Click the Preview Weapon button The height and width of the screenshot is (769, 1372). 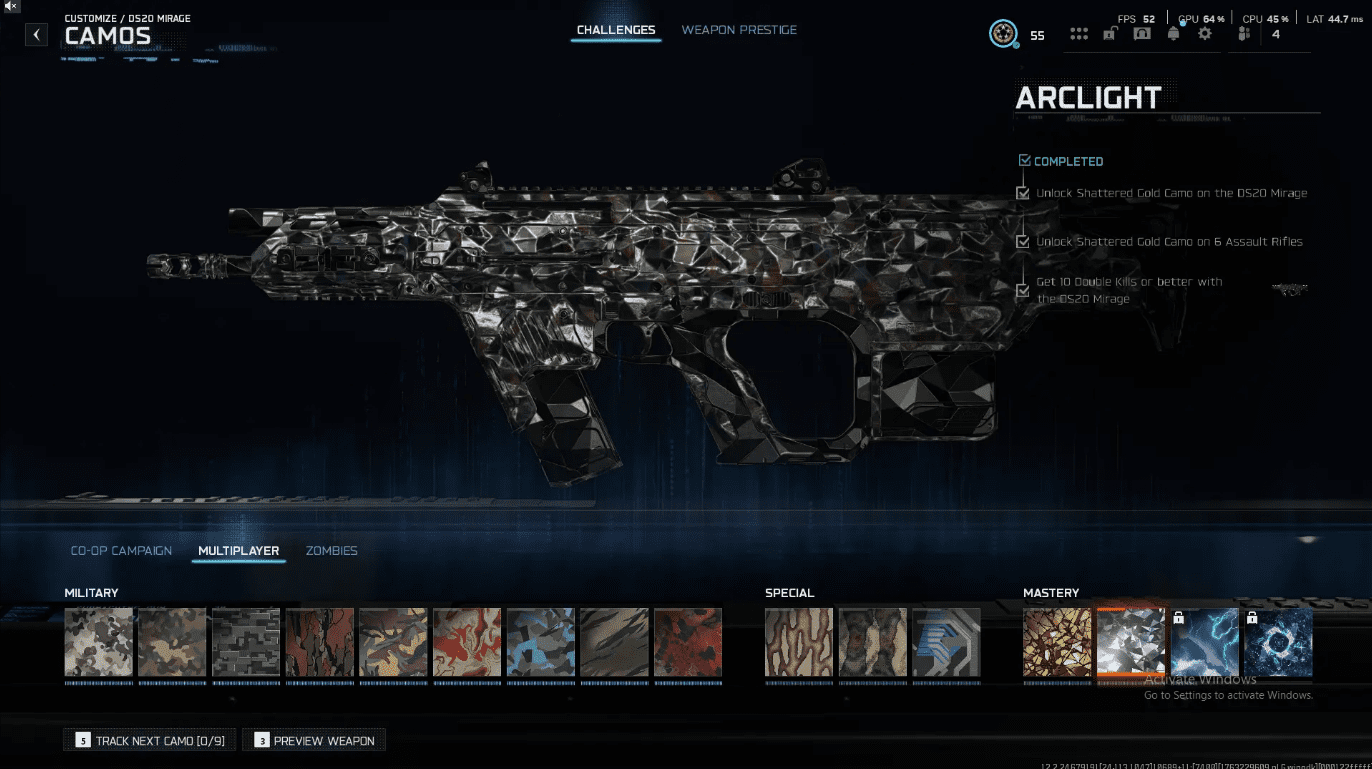click(x=314, y=741)
